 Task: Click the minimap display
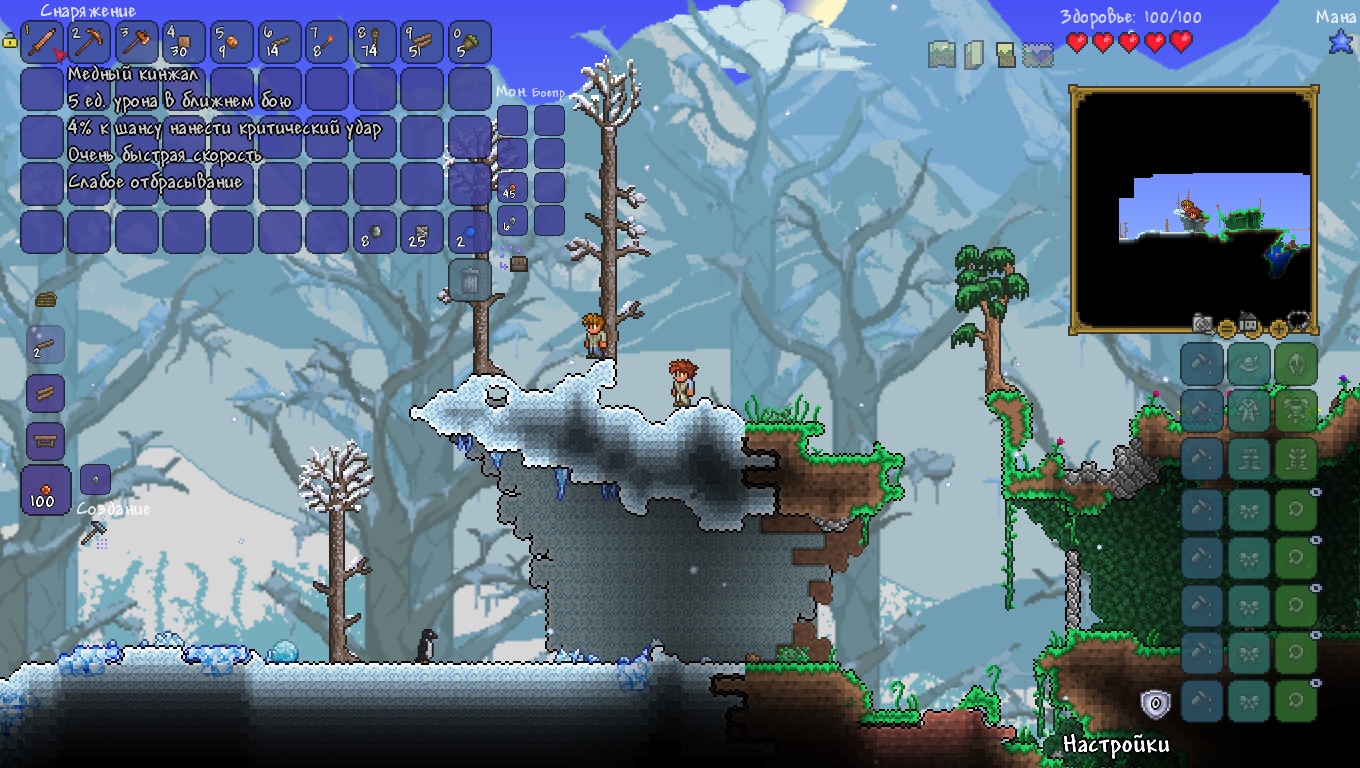tap(1193, 210)
